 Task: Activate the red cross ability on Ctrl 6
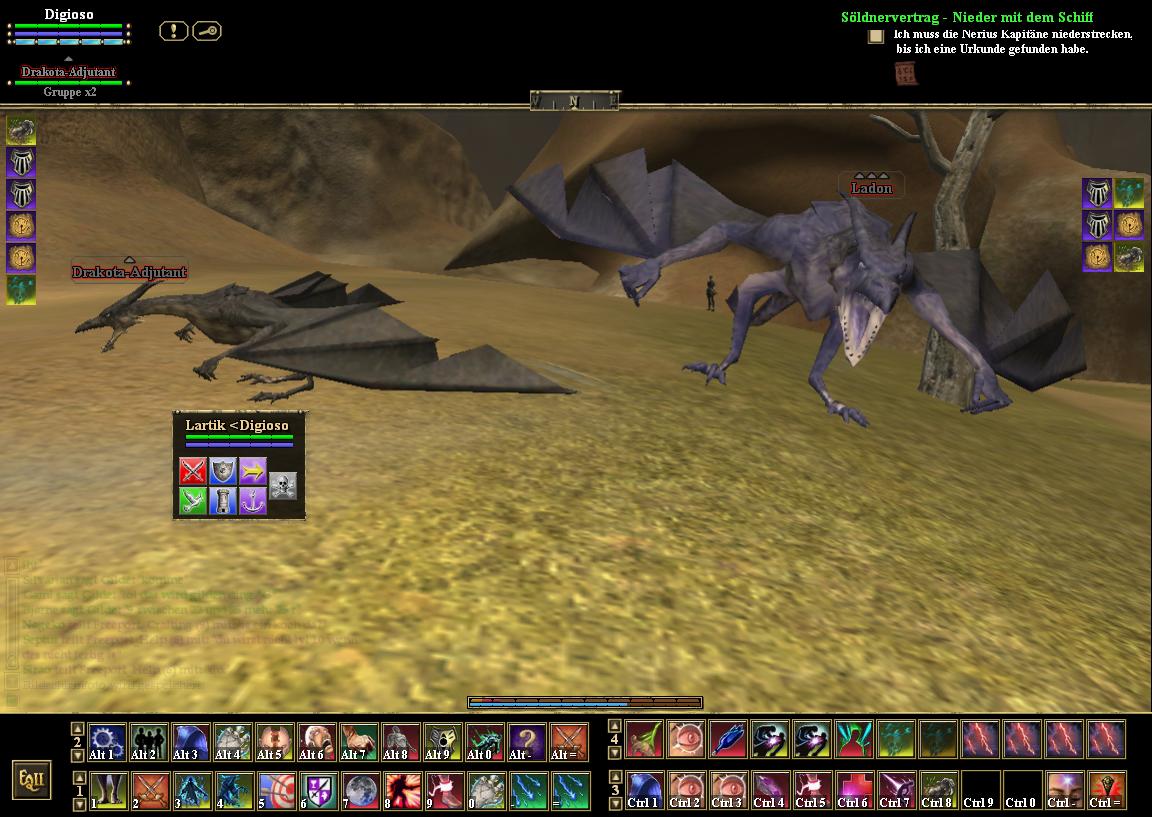[854, 791]
